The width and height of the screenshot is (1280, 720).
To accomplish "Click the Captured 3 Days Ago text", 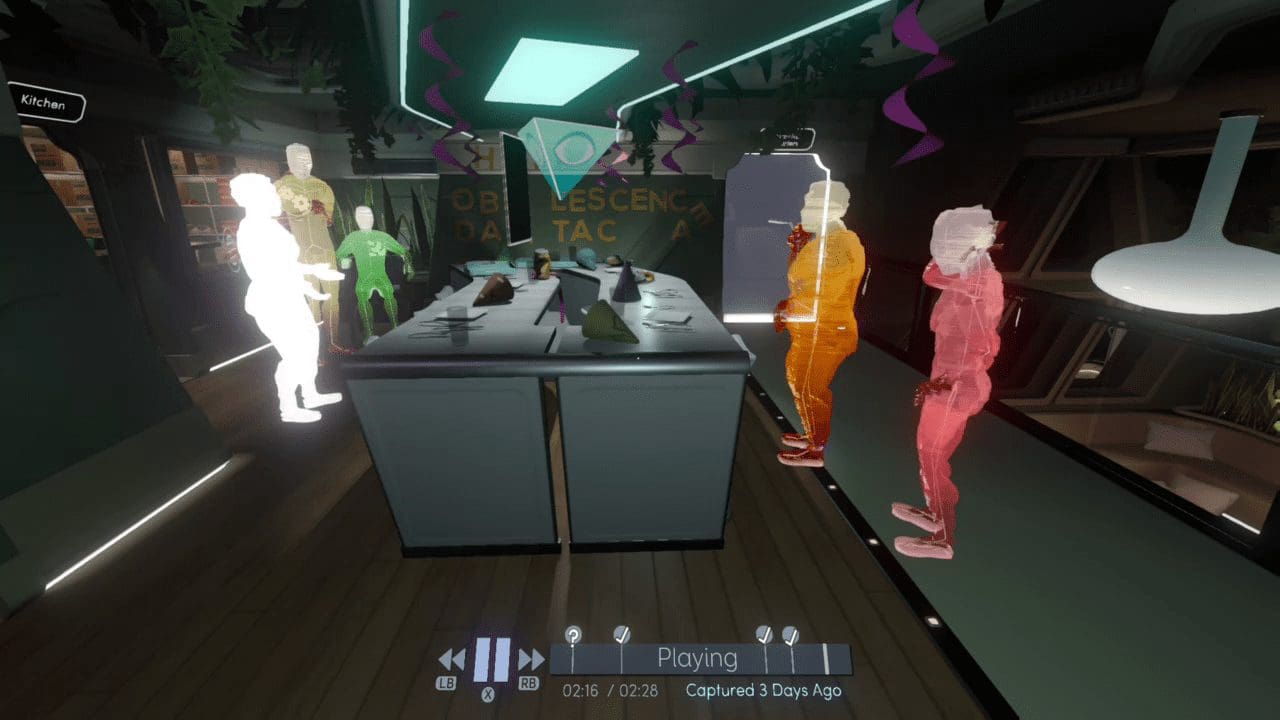I will pos(766,690).
